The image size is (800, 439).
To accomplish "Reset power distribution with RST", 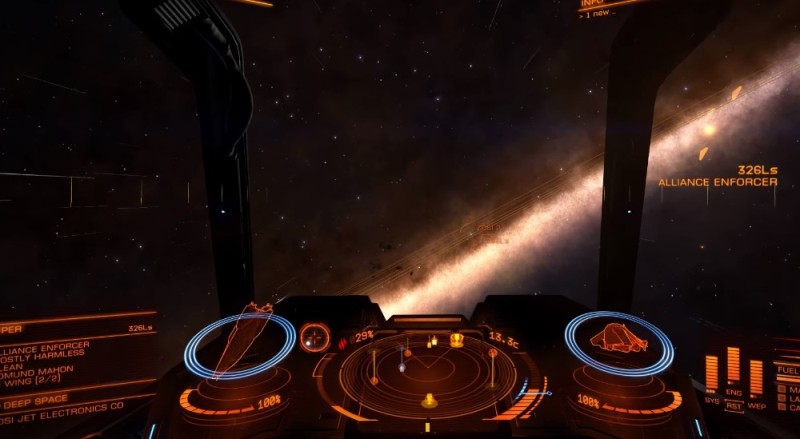I will [x=733, y=407].
